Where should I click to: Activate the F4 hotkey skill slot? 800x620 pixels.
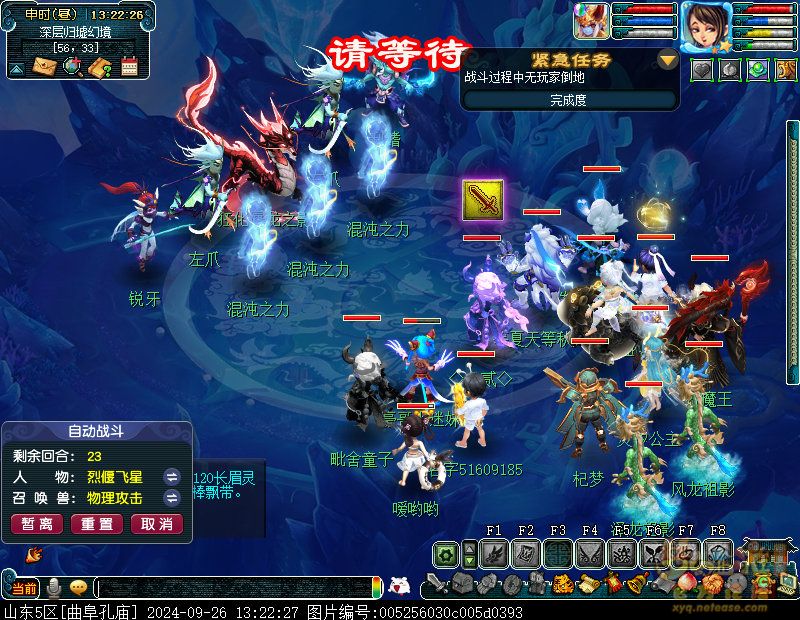590,552
